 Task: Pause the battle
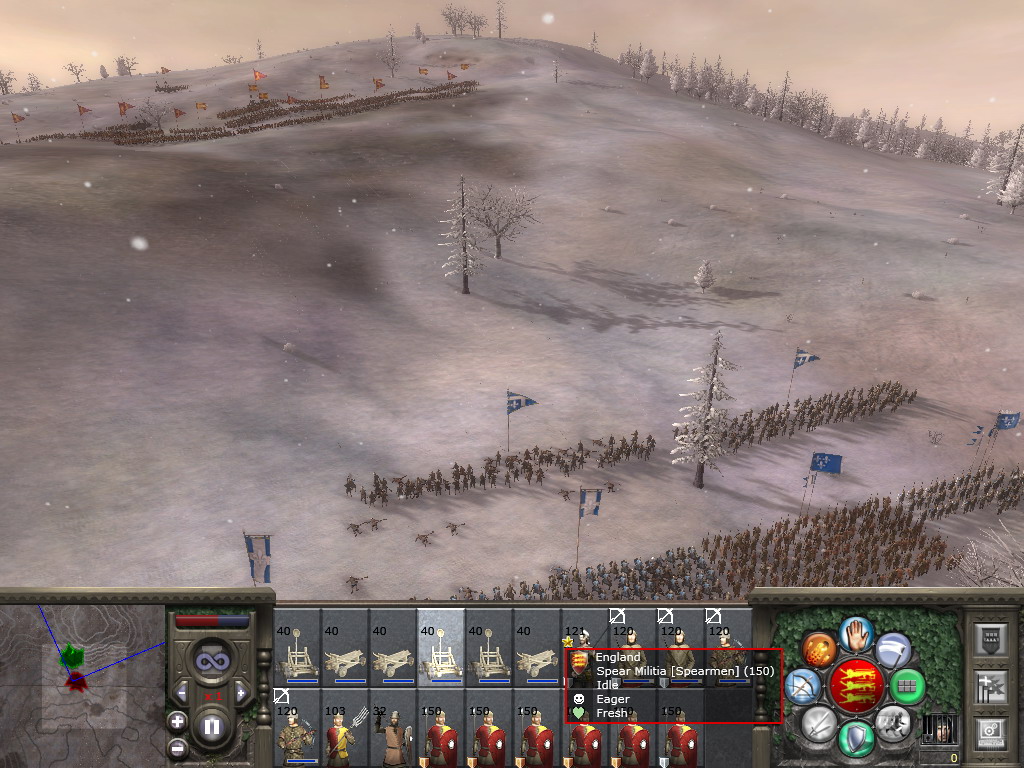click(x=211, y=727)
